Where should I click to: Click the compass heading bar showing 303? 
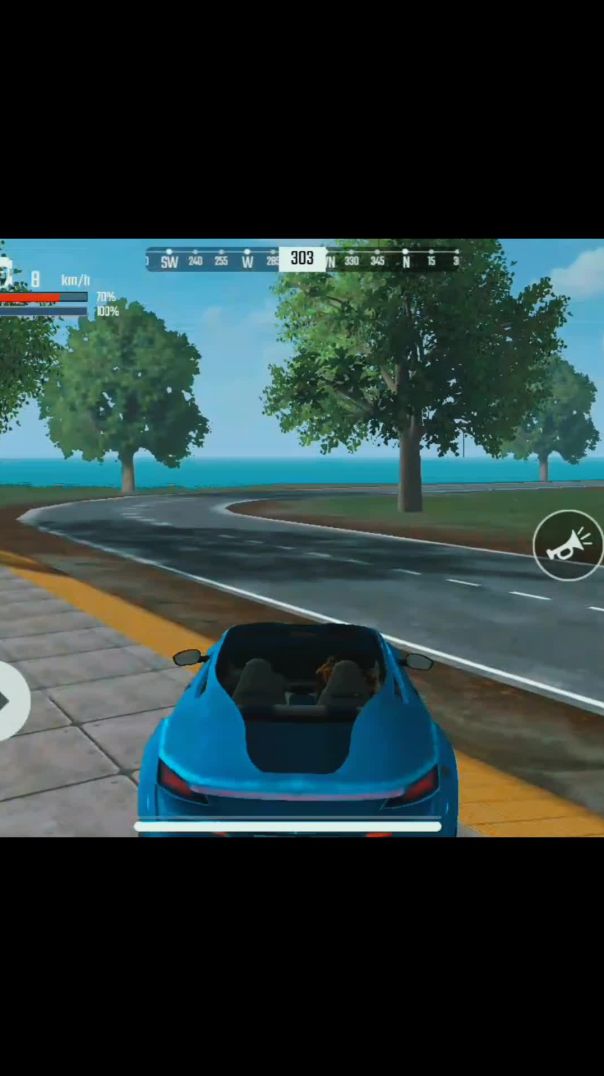(x=302, y=260)
